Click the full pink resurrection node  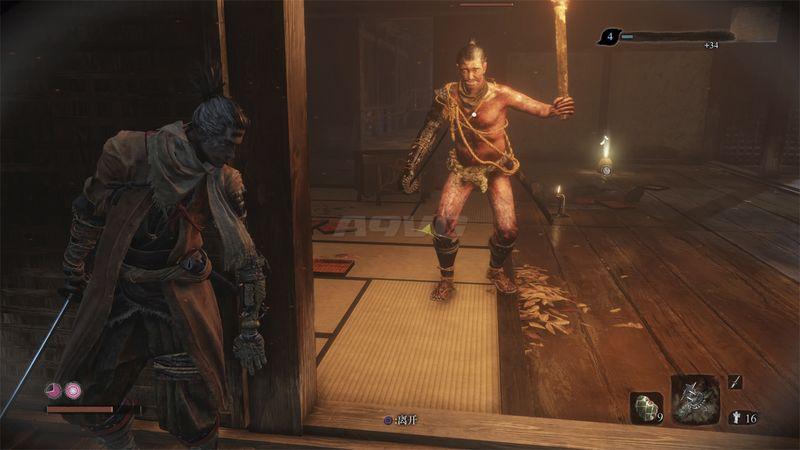tap(73, 391)
